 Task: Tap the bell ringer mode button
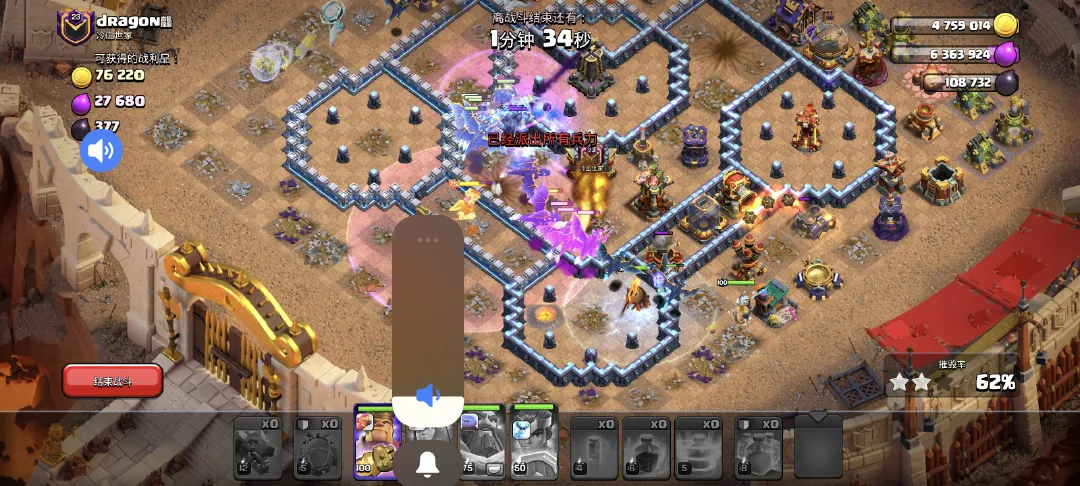428,464
